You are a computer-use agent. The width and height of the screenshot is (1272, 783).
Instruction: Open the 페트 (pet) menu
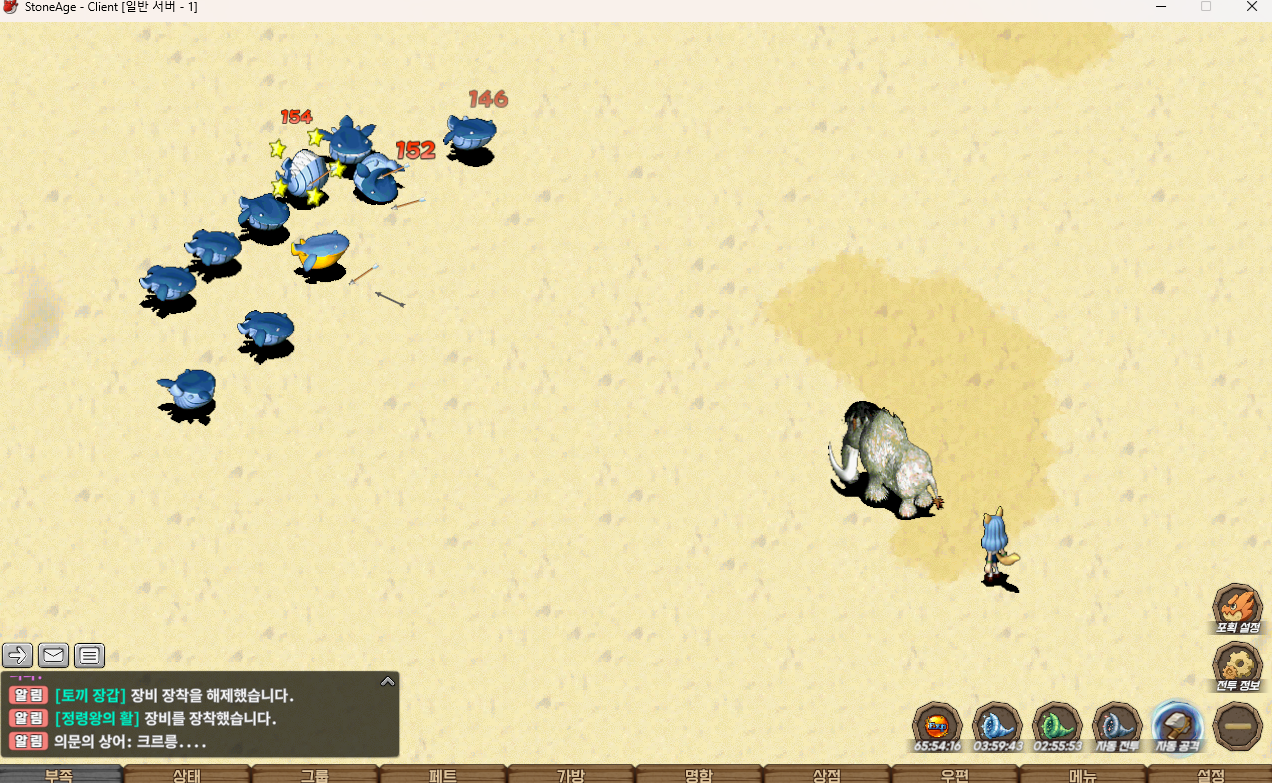[x=443, y=775]
